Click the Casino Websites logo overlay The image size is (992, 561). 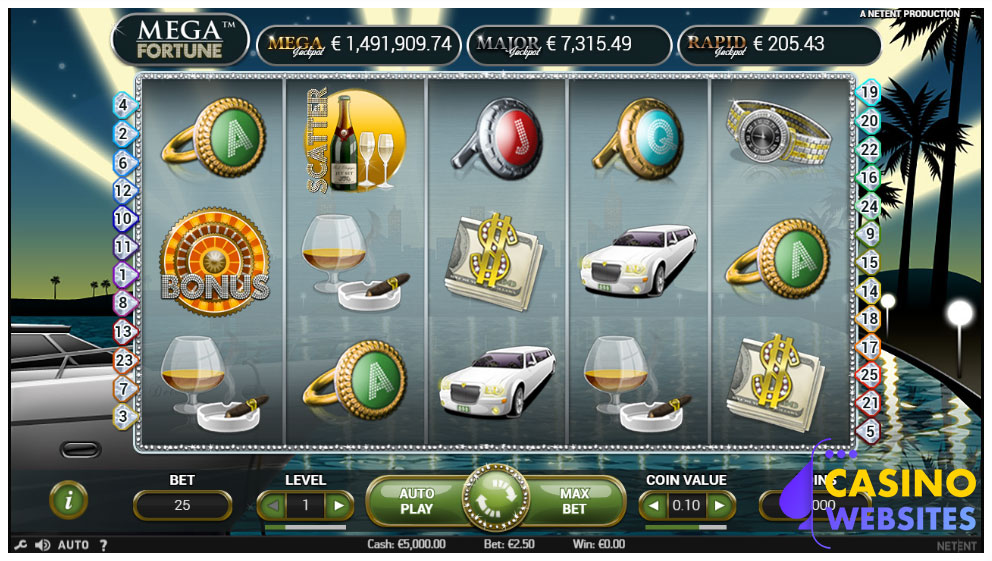click(890, 498)
